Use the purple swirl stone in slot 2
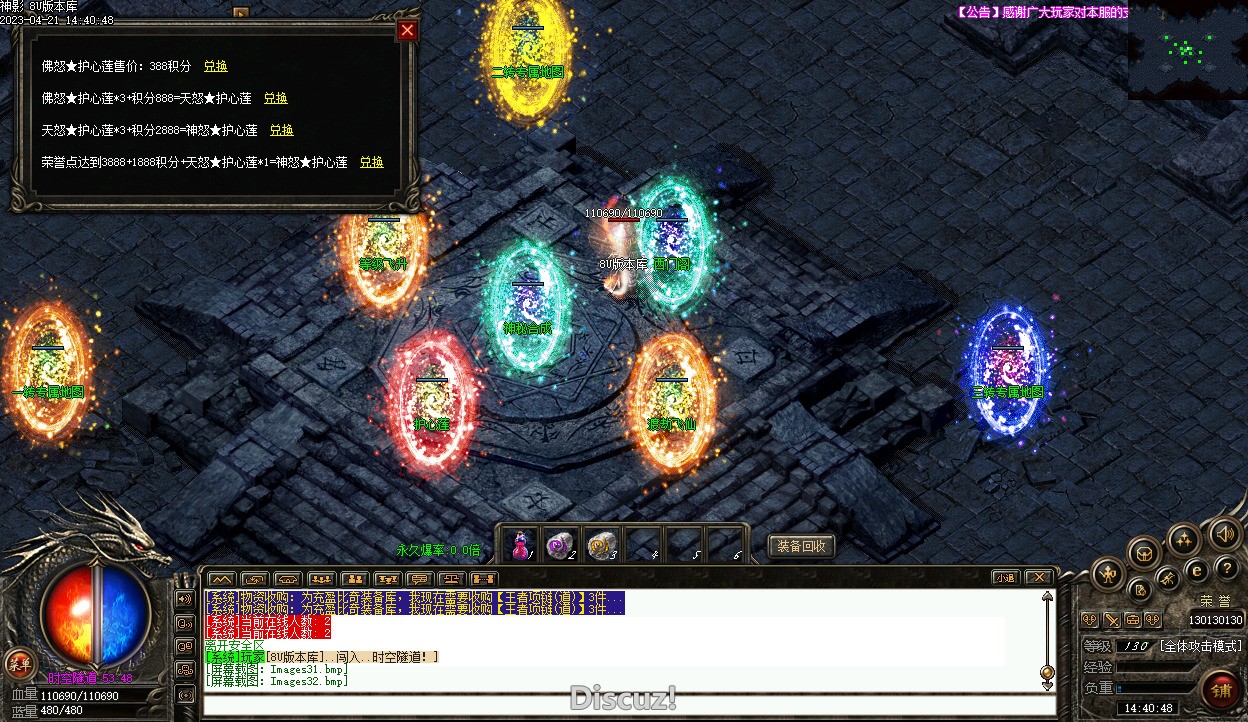 click(x=560, y=545)
